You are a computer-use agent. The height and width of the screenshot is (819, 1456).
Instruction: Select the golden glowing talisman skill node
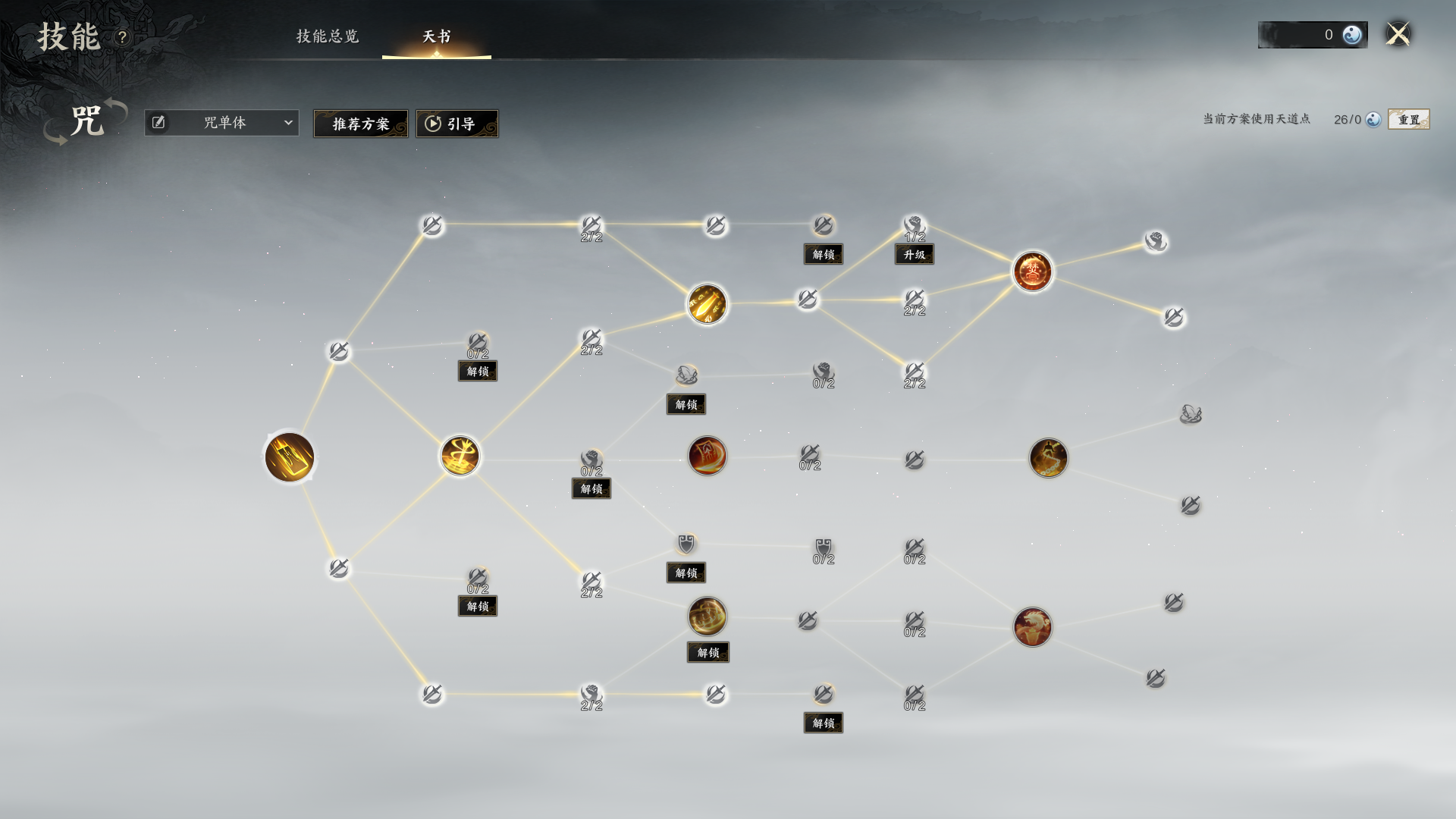click(x=290, y=457)
